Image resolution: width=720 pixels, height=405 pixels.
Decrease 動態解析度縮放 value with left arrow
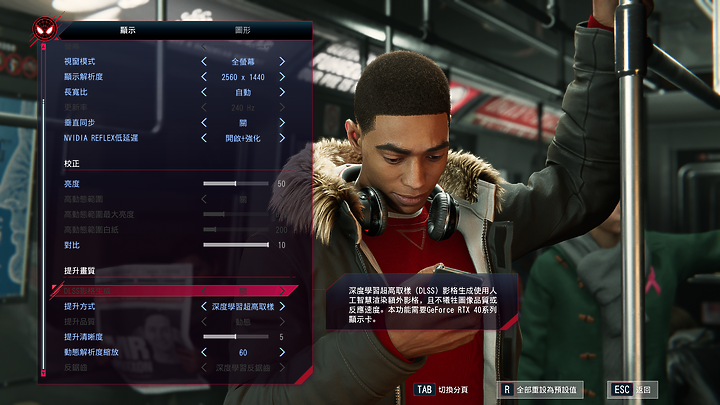[x=203, y=353]
